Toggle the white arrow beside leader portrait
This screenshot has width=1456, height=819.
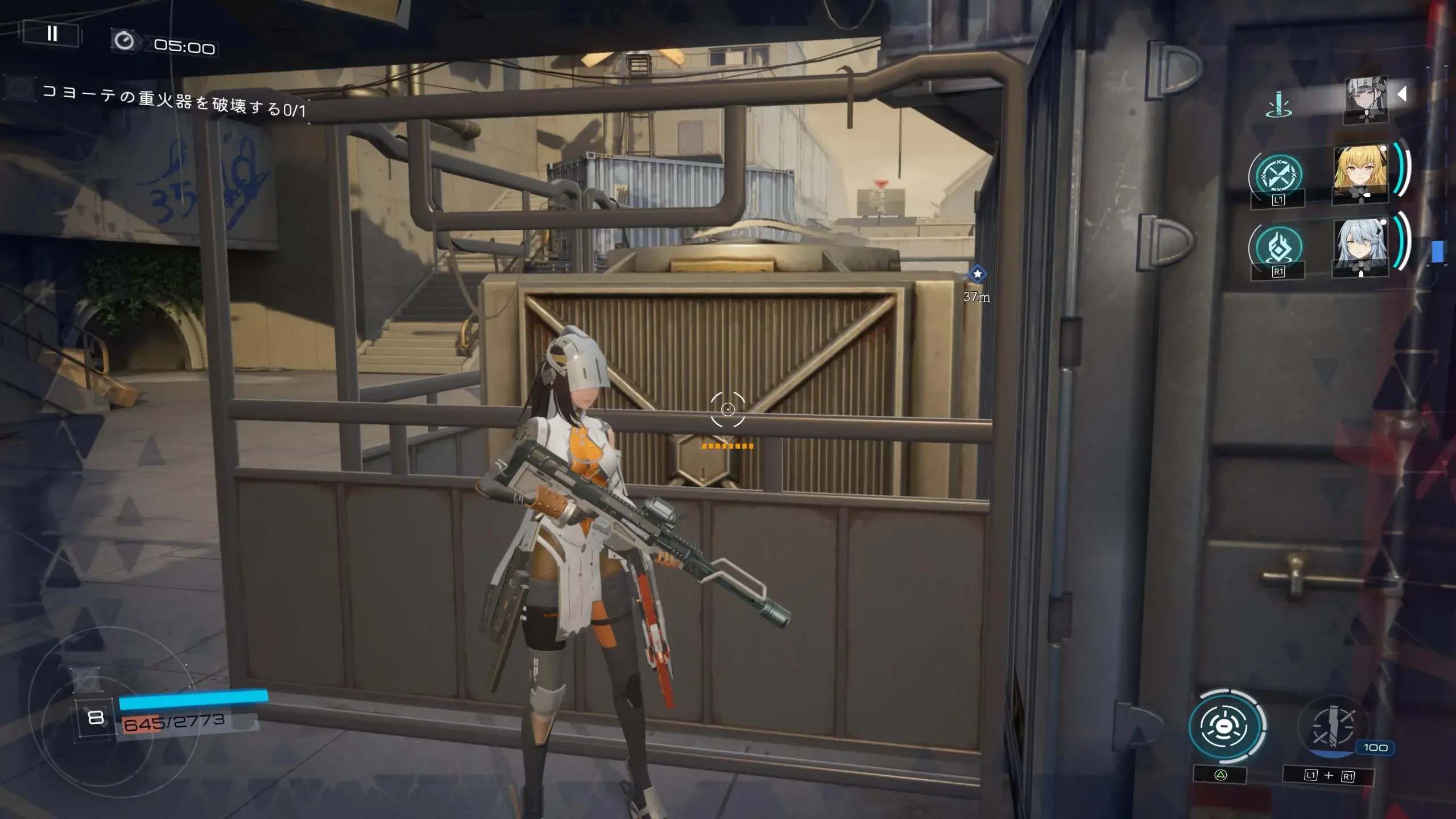[1402, 94]
